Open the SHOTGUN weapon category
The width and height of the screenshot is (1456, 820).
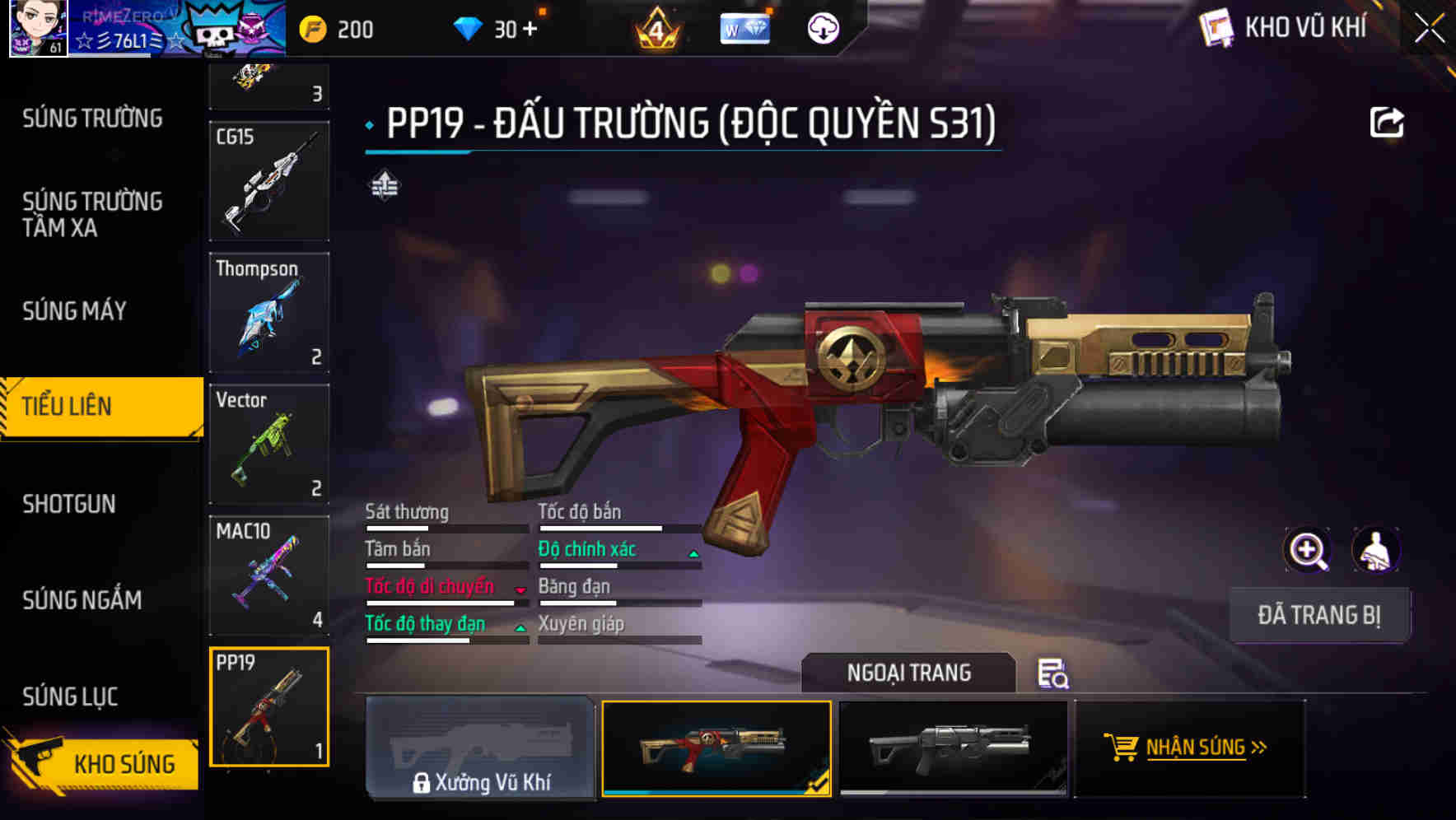69,504
